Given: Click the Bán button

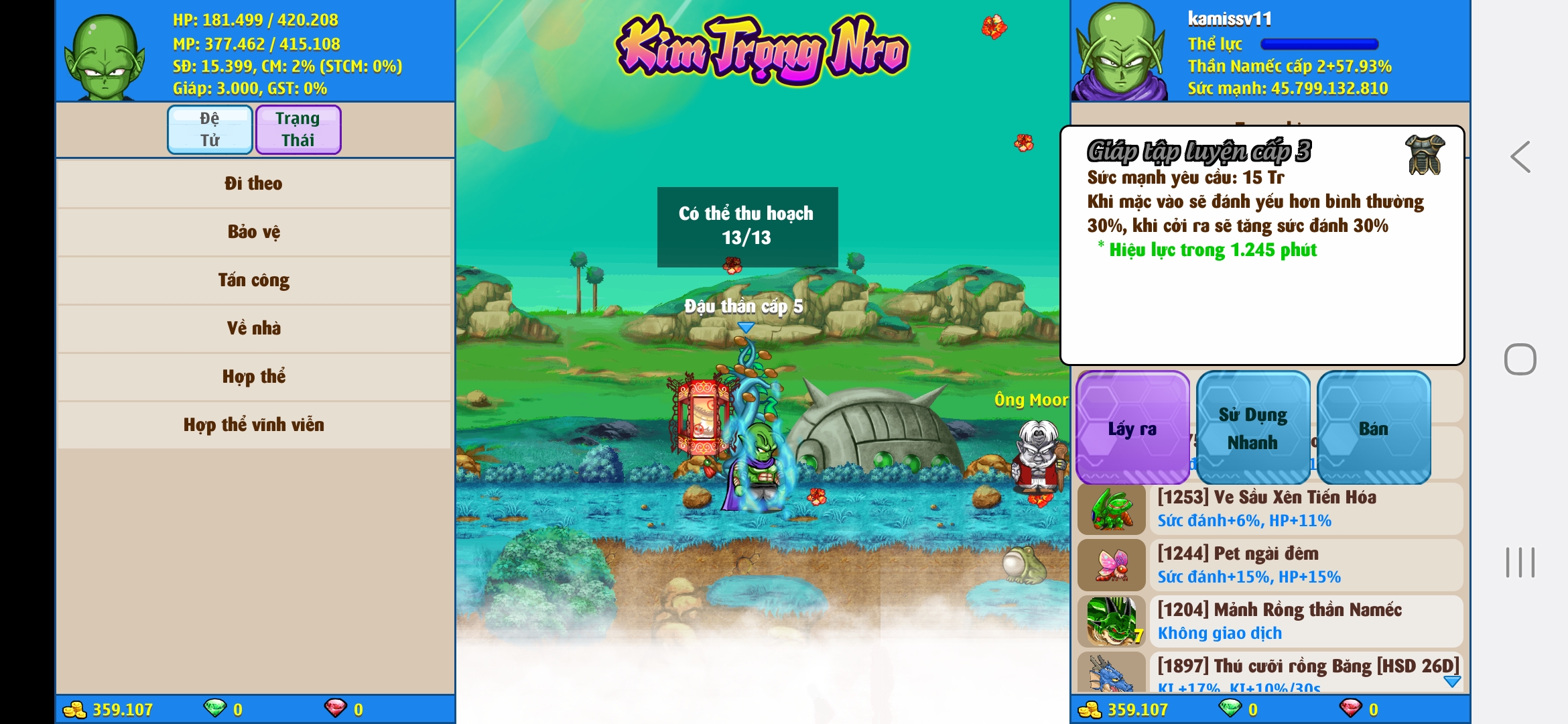Looking at the screenshot, I should coord(1374,428).
